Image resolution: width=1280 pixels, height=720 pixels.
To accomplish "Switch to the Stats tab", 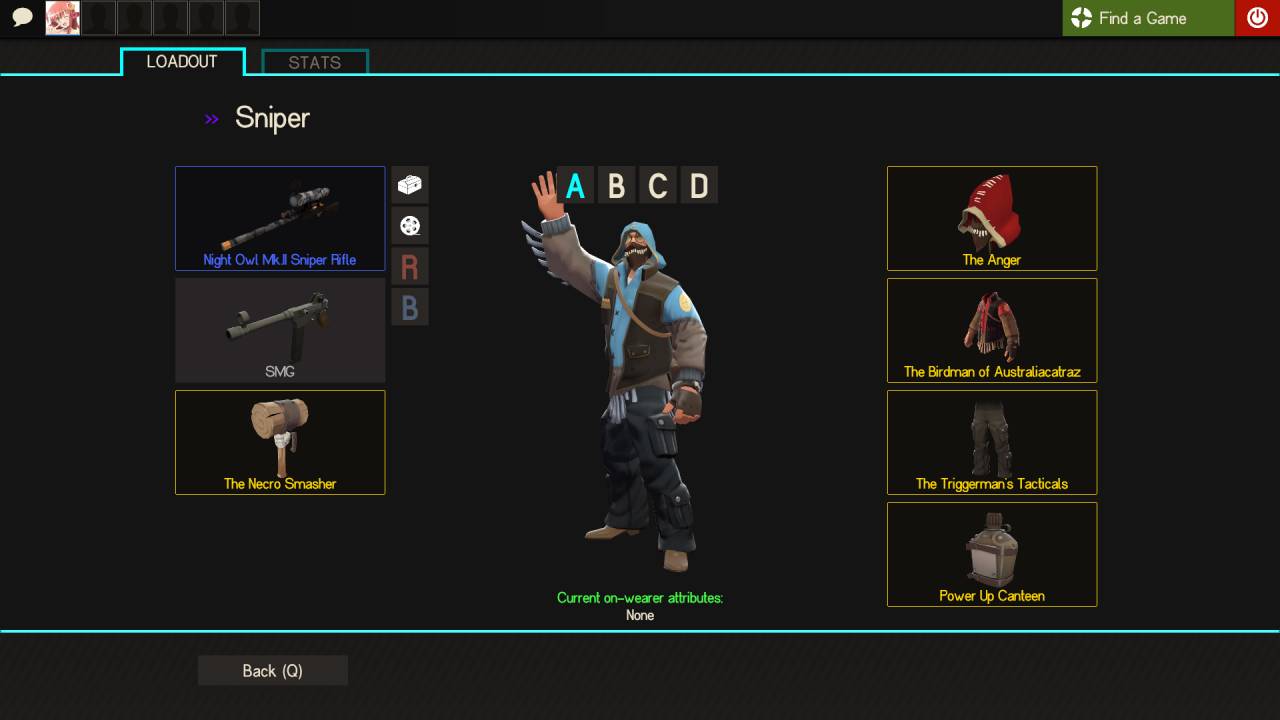I will pos(315,62).
